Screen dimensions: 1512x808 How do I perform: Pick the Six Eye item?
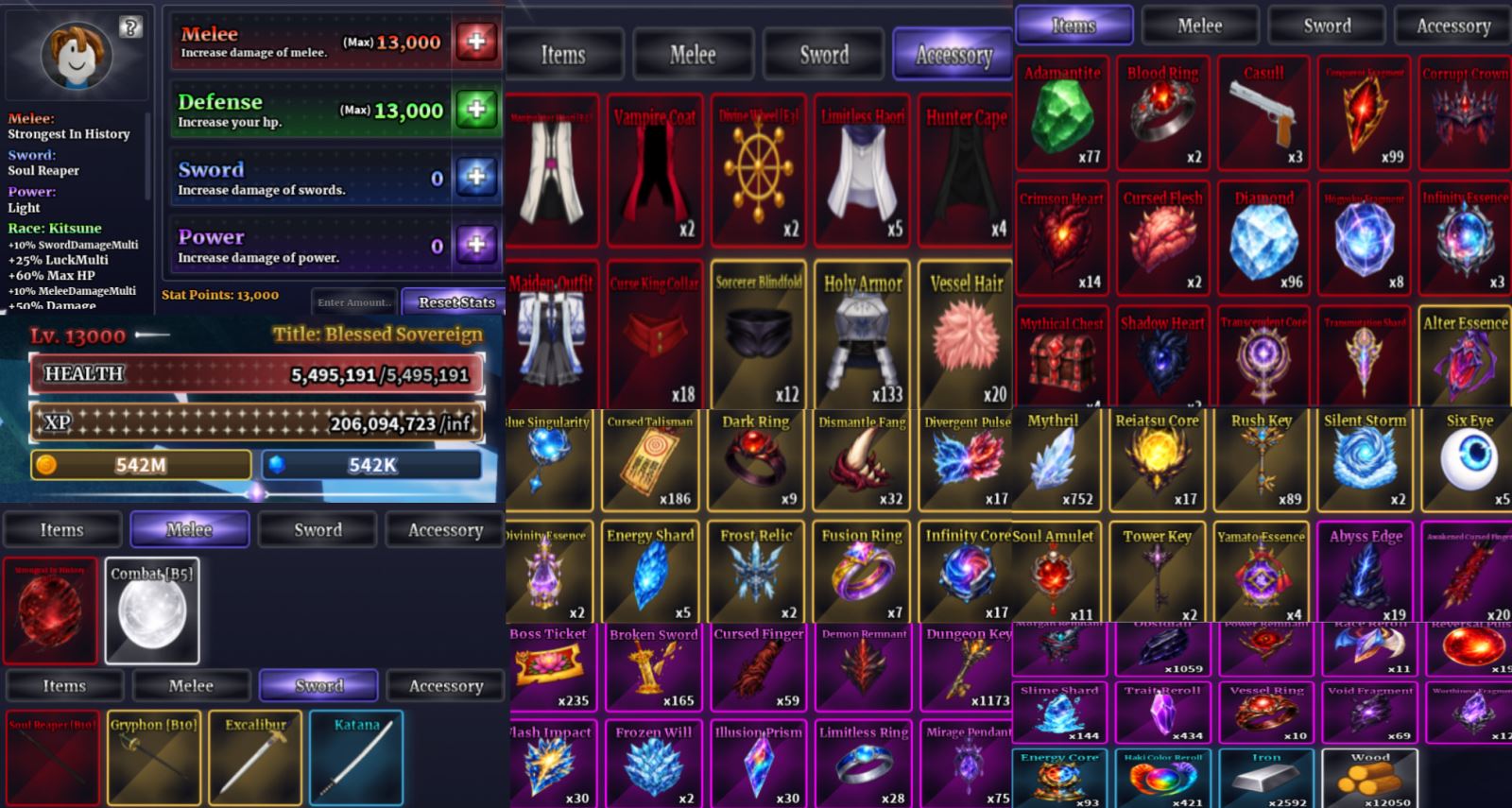click(x=1468, y=460)
